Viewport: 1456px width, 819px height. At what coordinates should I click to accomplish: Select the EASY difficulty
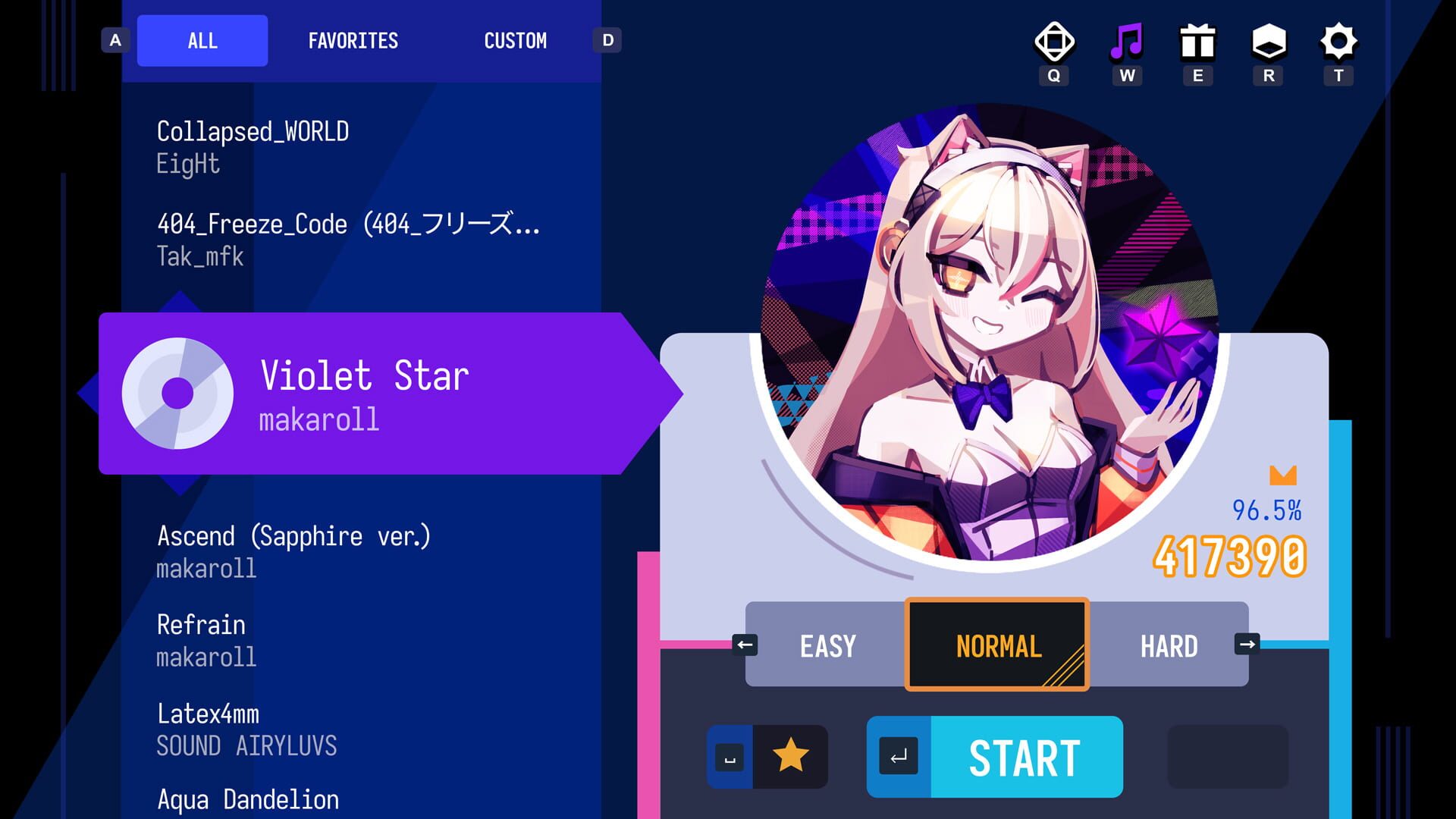[x=826, y=645]
